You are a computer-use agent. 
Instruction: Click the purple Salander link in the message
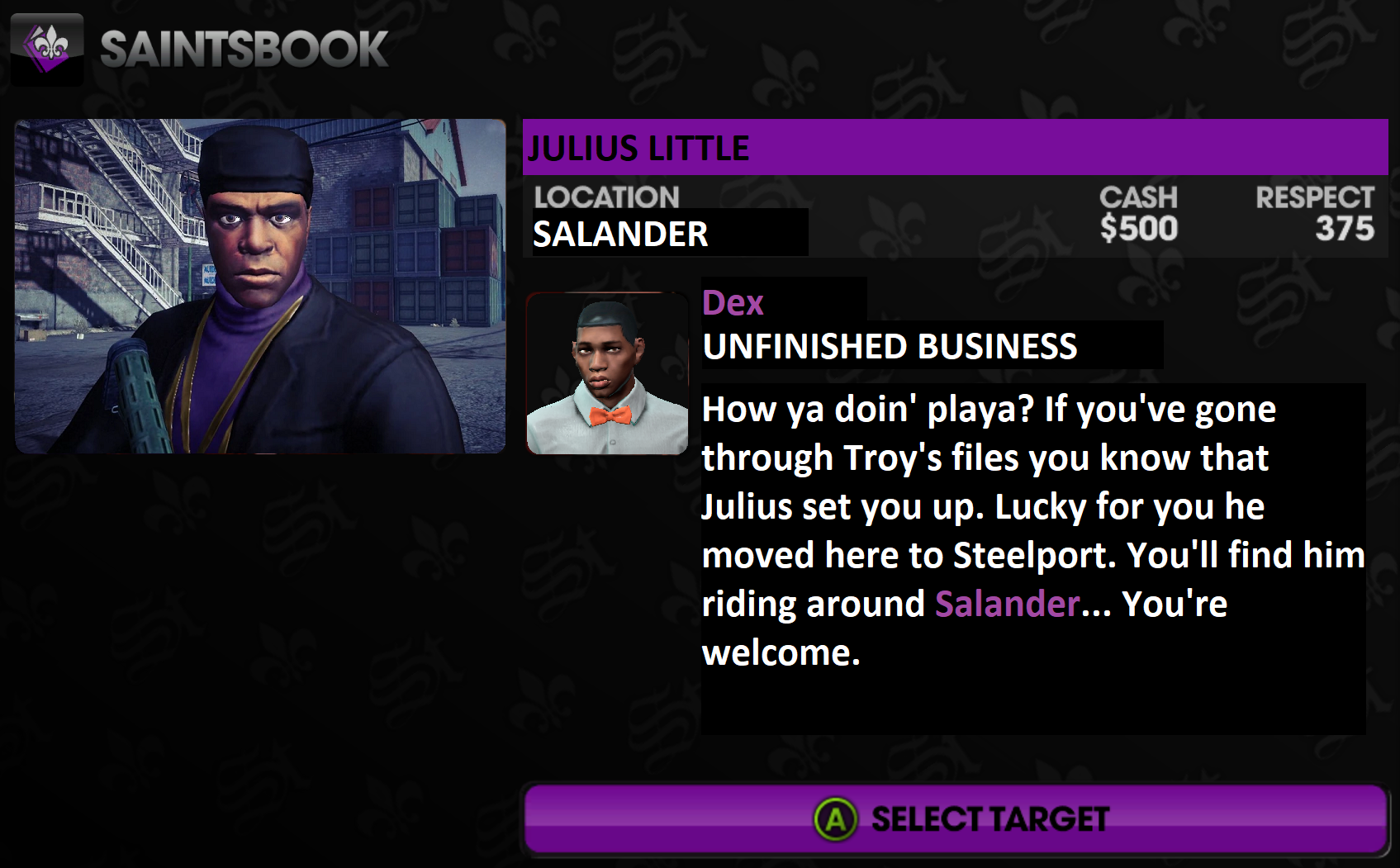click(1007, 605)
